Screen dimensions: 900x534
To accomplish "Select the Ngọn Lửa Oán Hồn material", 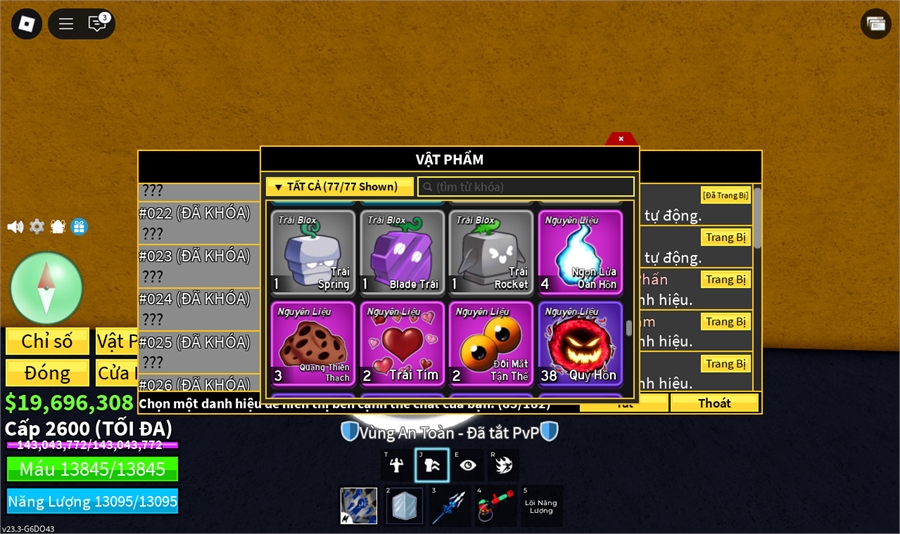I will [x=580, y=251].
